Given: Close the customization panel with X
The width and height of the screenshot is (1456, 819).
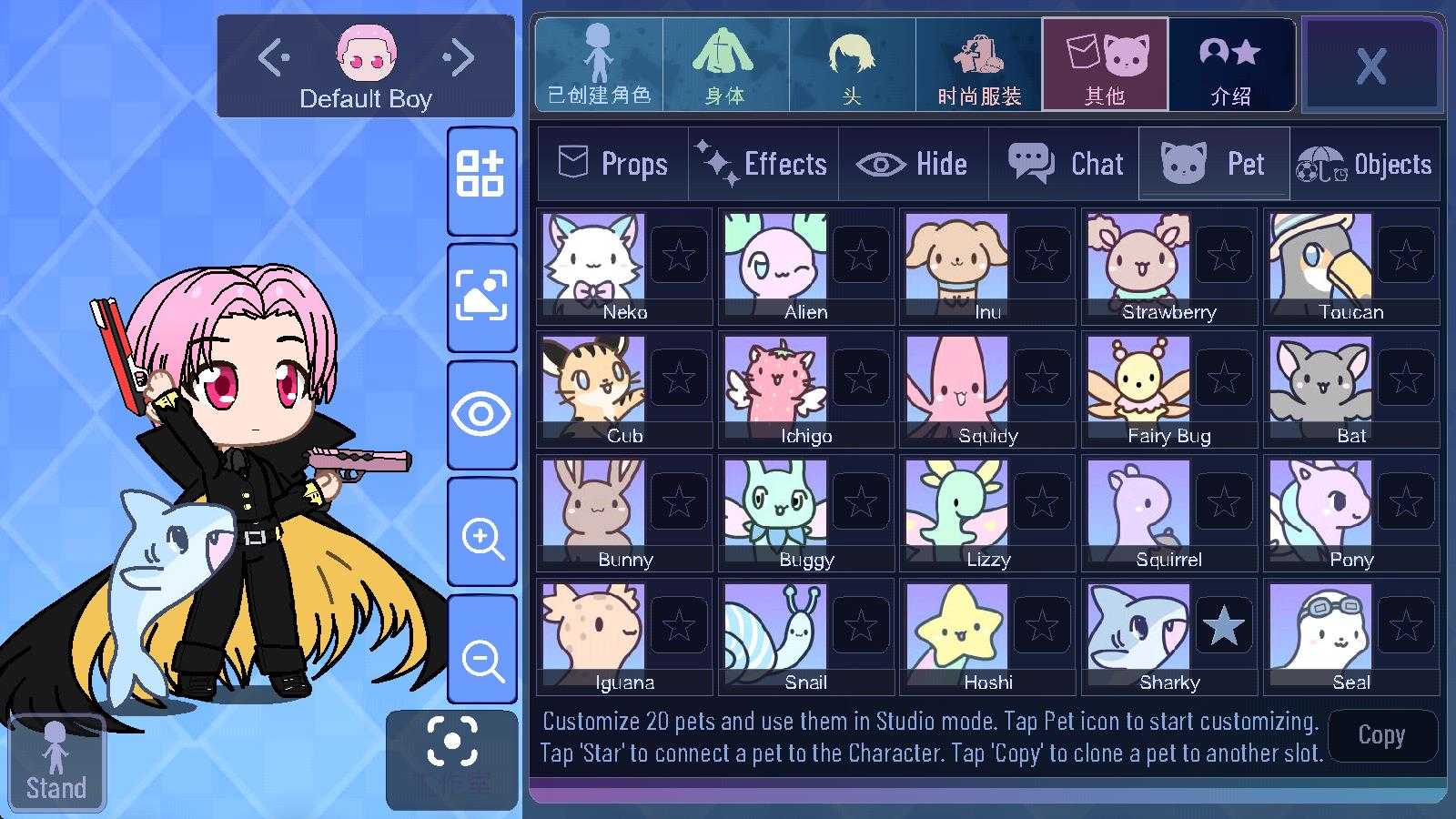Looking at the screenshot, I should pos(1370,66).
